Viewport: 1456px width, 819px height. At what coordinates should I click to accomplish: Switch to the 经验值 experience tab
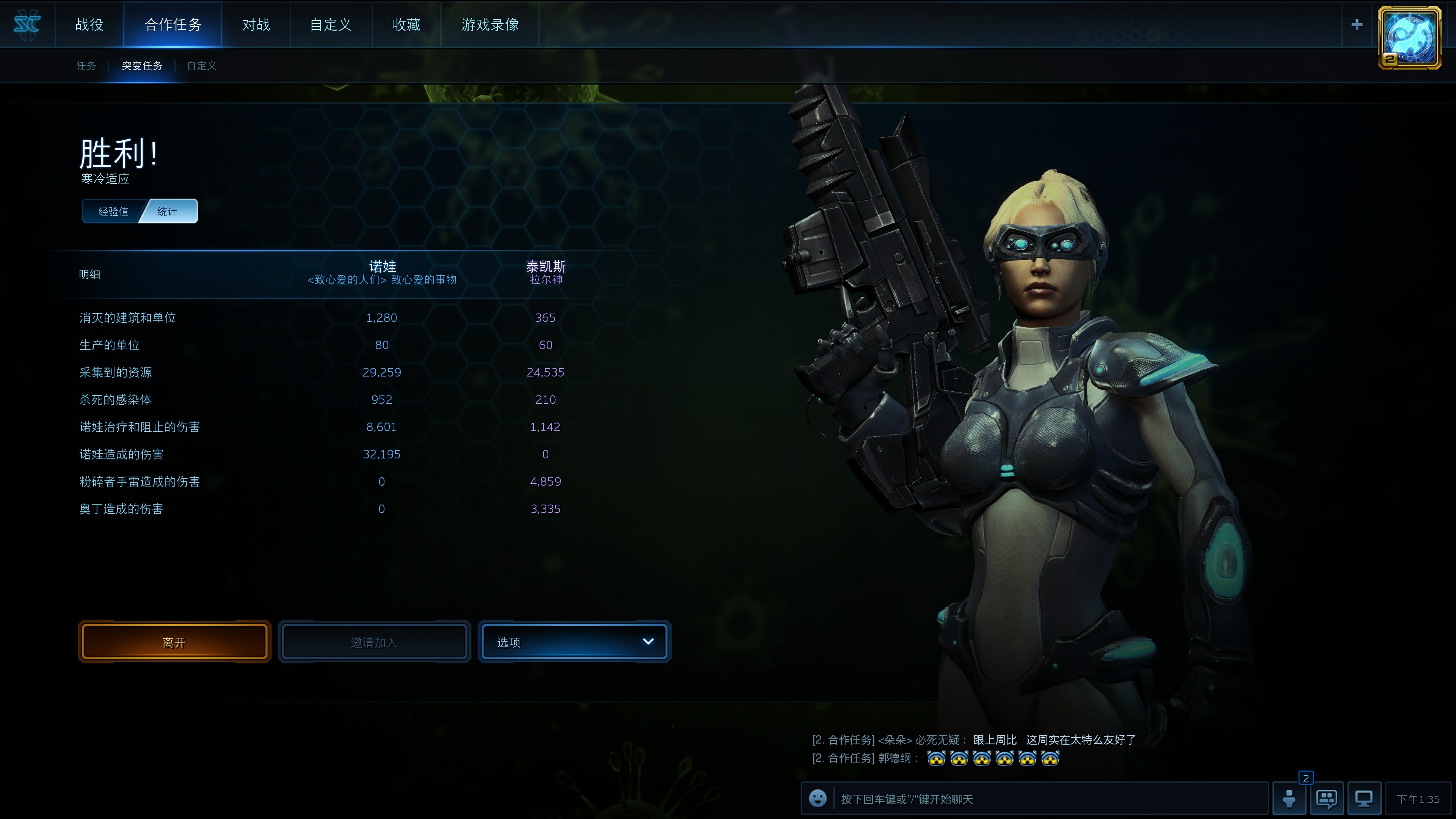(x=113, y=212)
